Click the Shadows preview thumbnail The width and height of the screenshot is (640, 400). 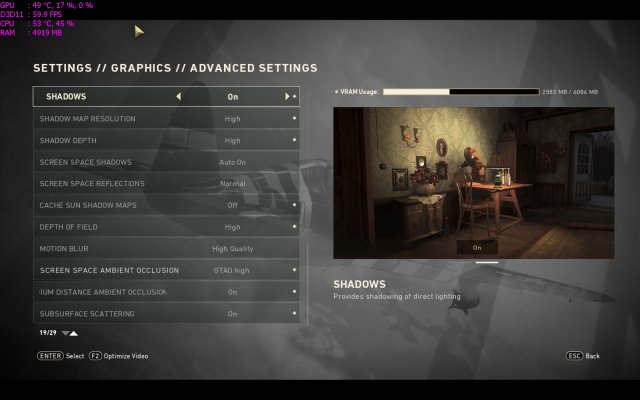coord(473,183)
